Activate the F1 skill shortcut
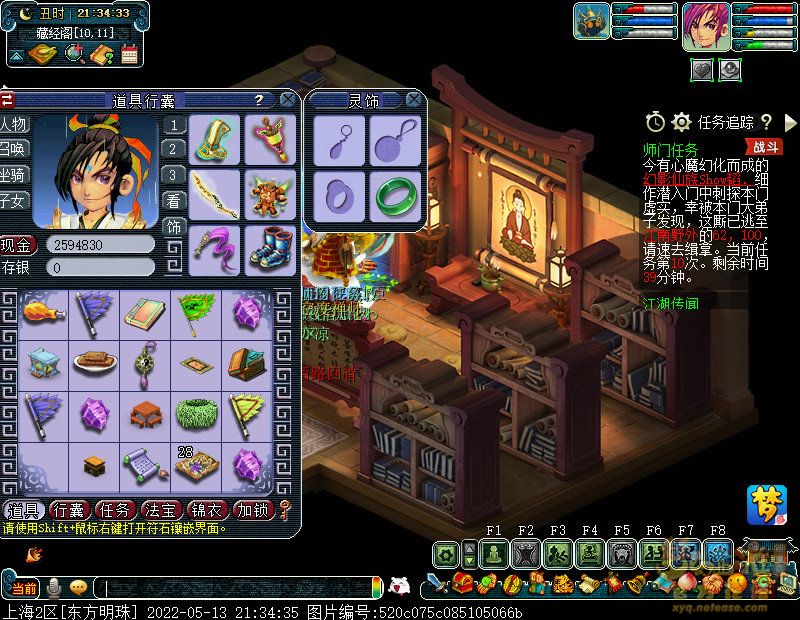This screenshot has width=800, height=620. pyautogui.click(x=494, y=555)
